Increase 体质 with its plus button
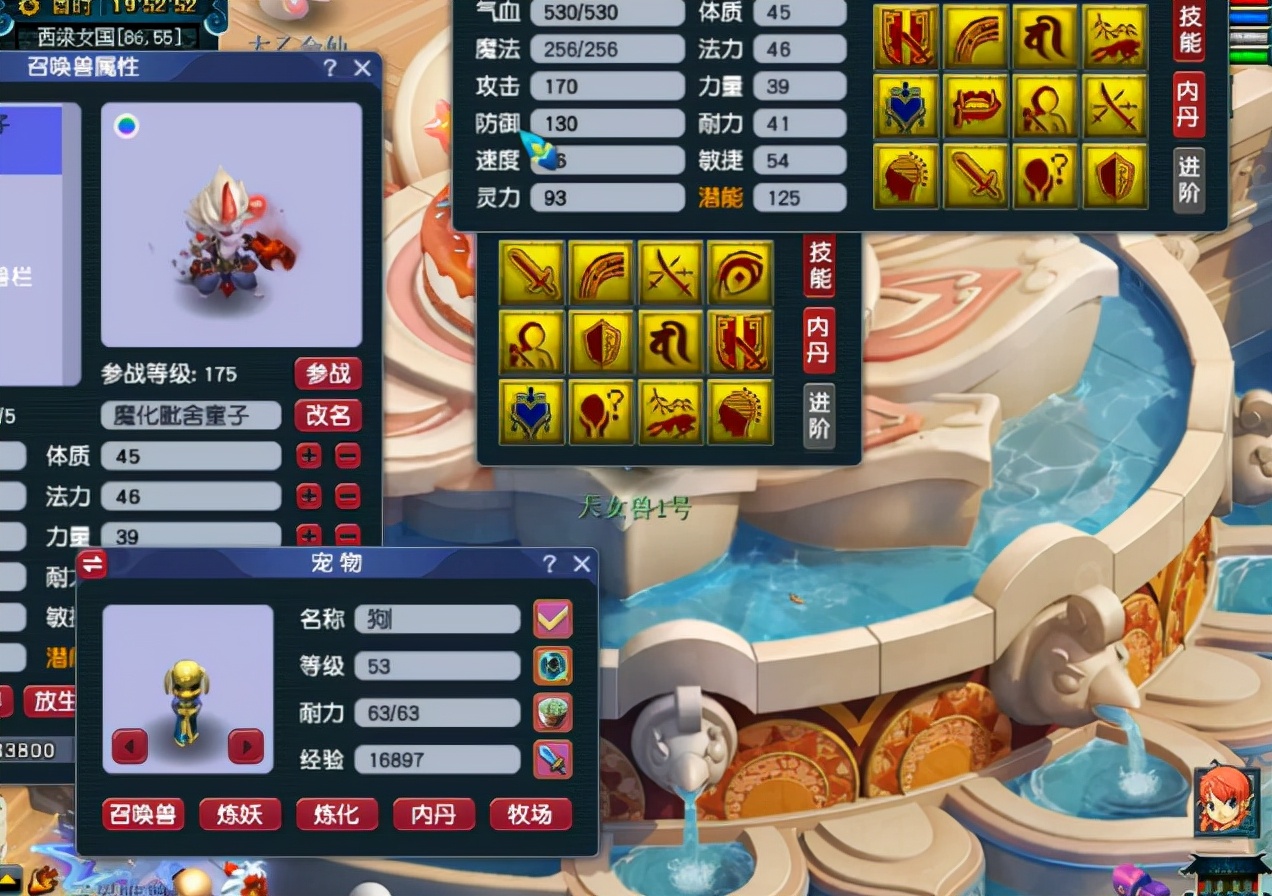 309,456
